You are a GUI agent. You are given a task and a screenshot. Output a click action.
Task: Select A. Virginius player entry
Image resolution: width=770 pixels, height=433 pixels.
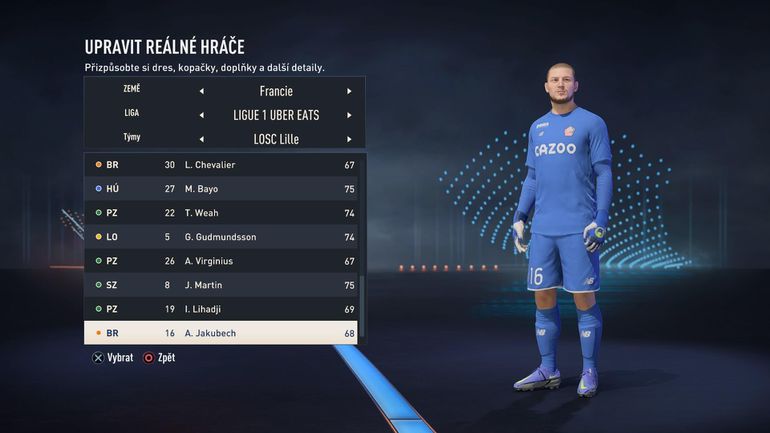point(221,261)
